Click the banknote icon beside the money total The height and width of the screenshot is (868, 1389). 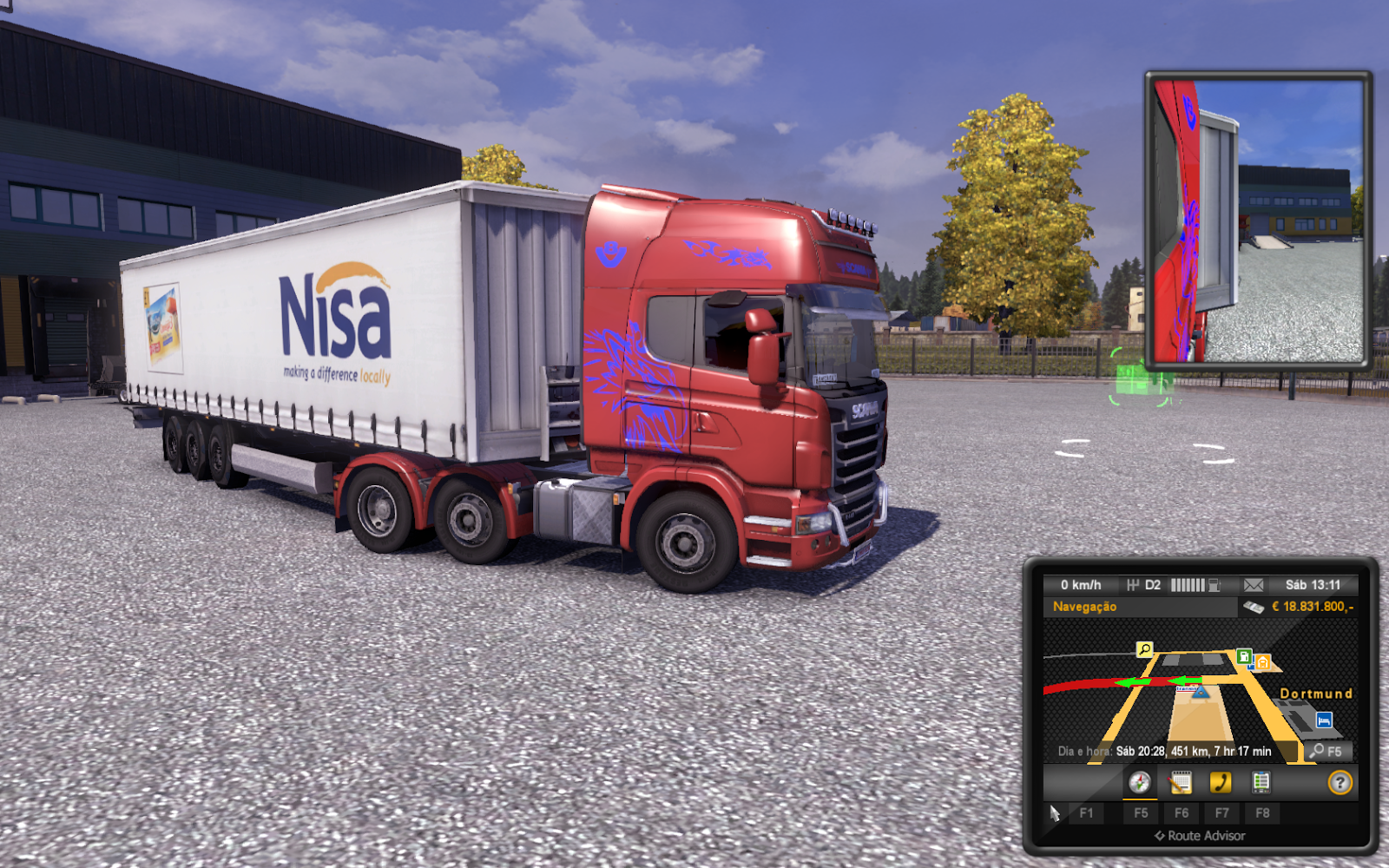coord(1254,607)
